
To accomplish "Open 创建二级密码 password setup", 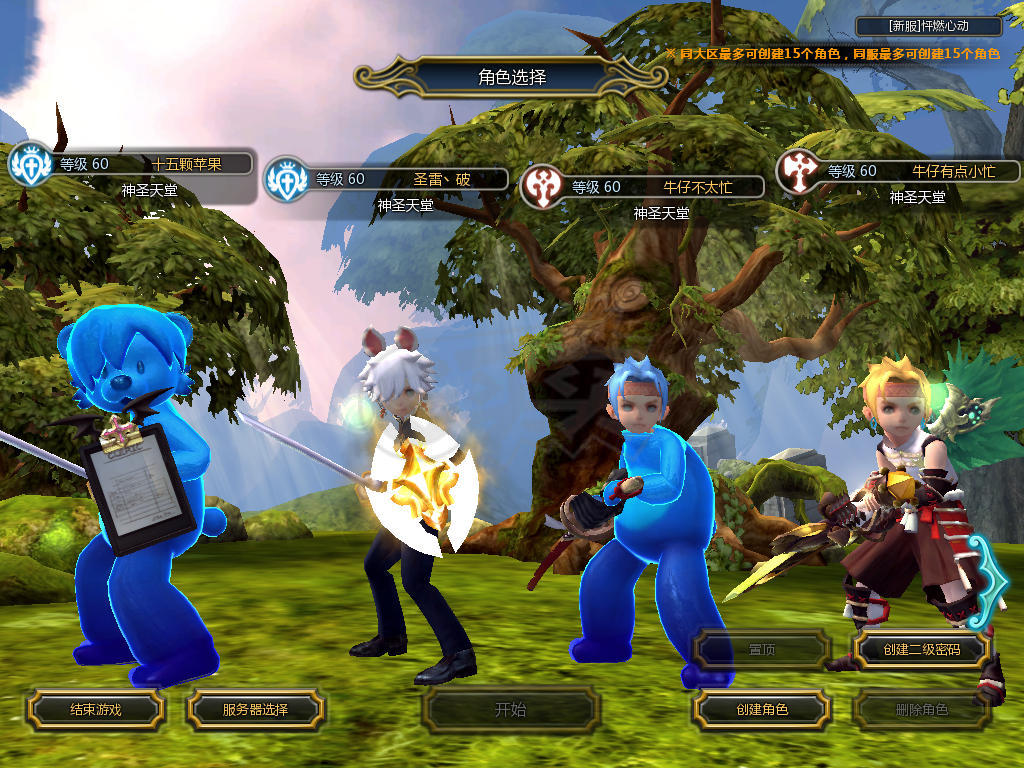I will pyautogui.click(x=921, y=649).
